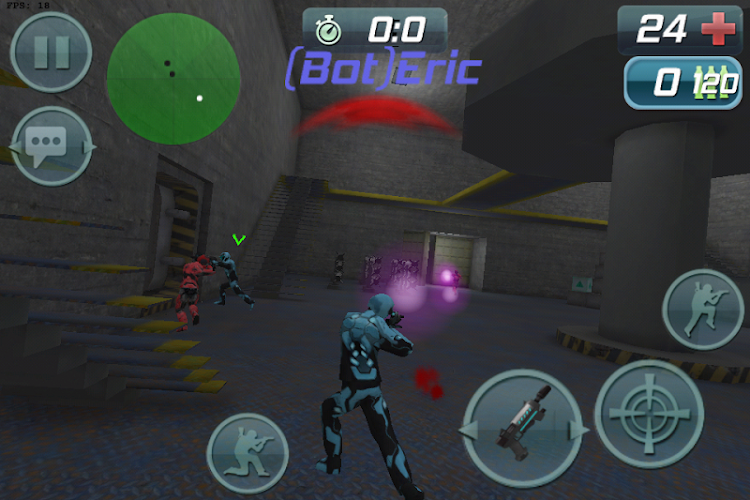Fire using the crosshair button
Screen dimensions: 750x500
pyautogui.click(x=648, y=413)
